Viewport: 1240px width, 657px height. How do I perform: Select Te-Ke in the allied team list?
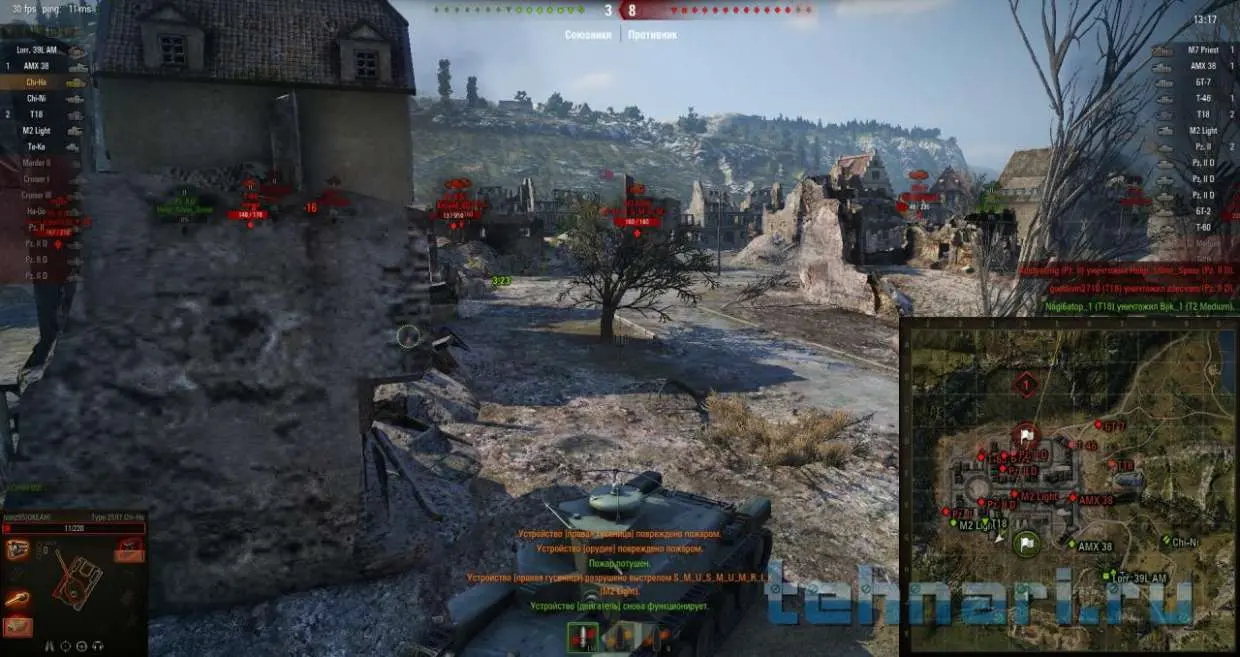coord(37,147)
